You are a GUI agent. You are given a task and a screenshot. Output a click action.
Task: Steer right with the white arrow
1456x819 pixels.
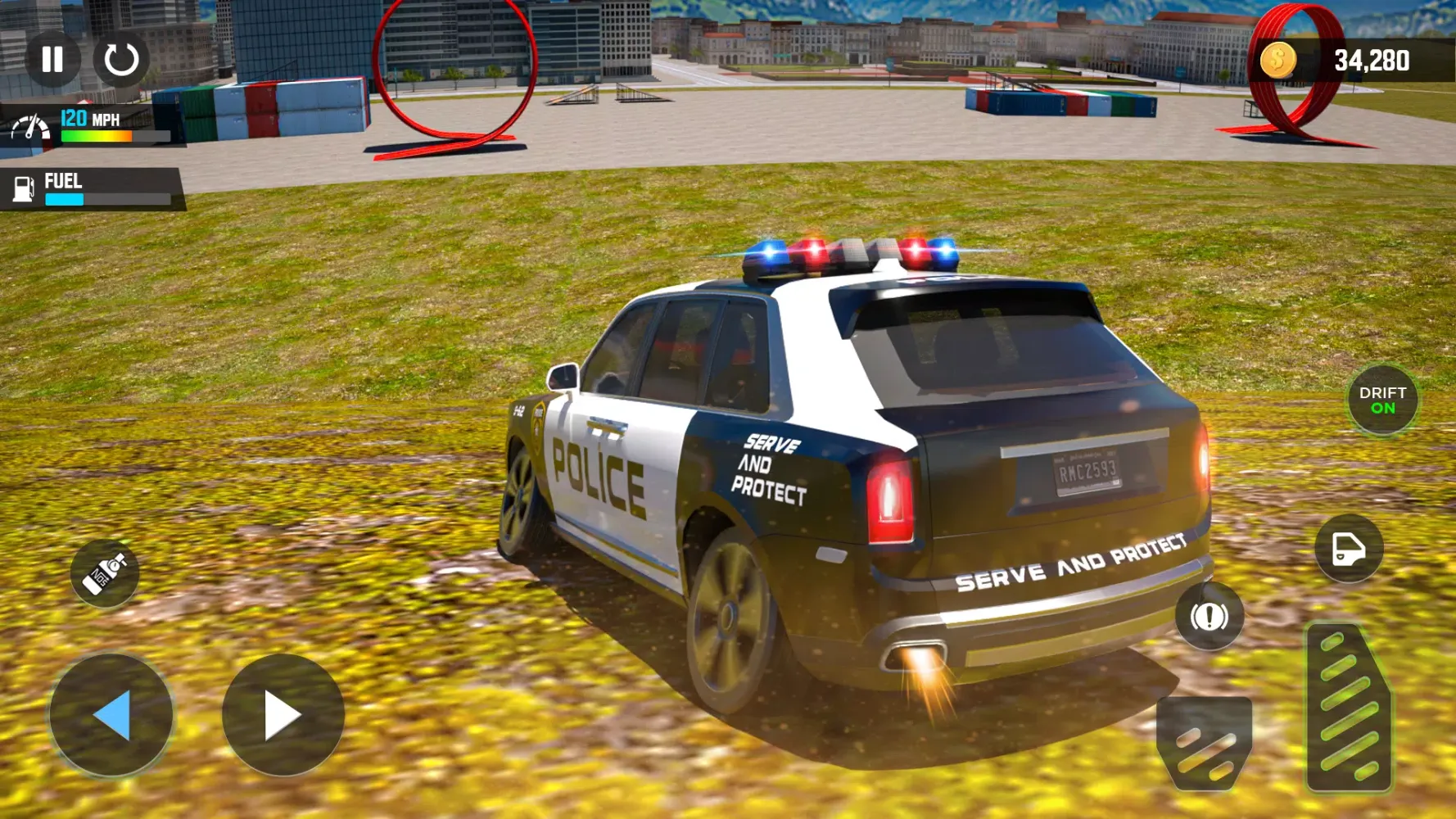pos(283,715)
